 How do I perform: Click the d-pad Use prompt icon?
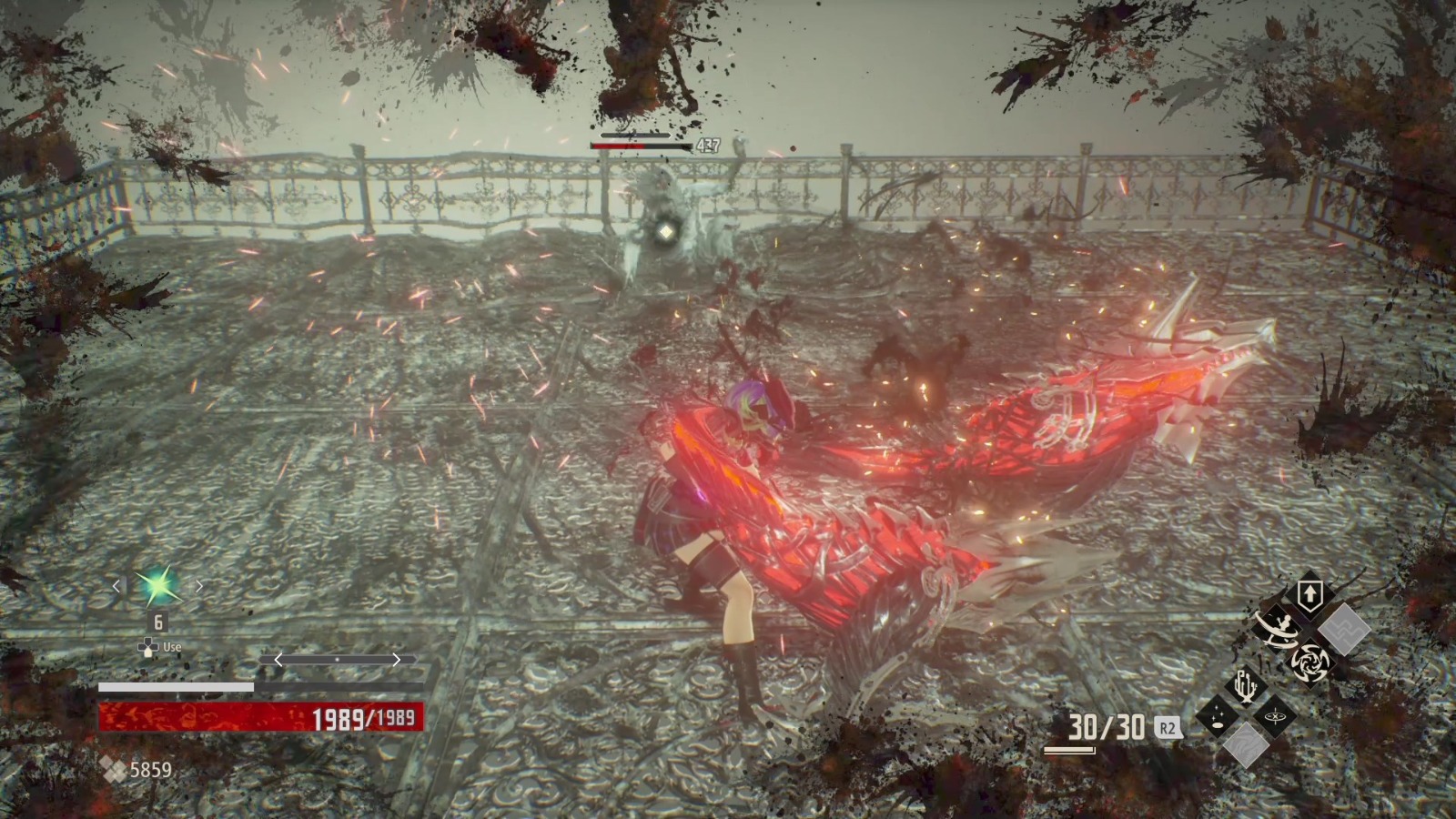click(x=148, y=647)
